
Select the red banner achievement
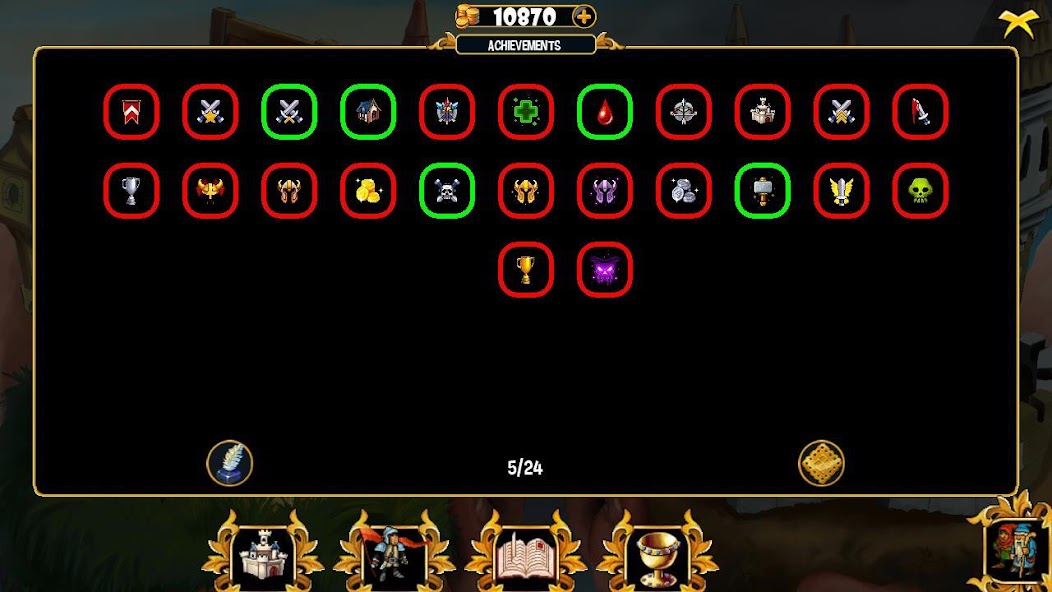pyautogui.click(x=131, y=112)
